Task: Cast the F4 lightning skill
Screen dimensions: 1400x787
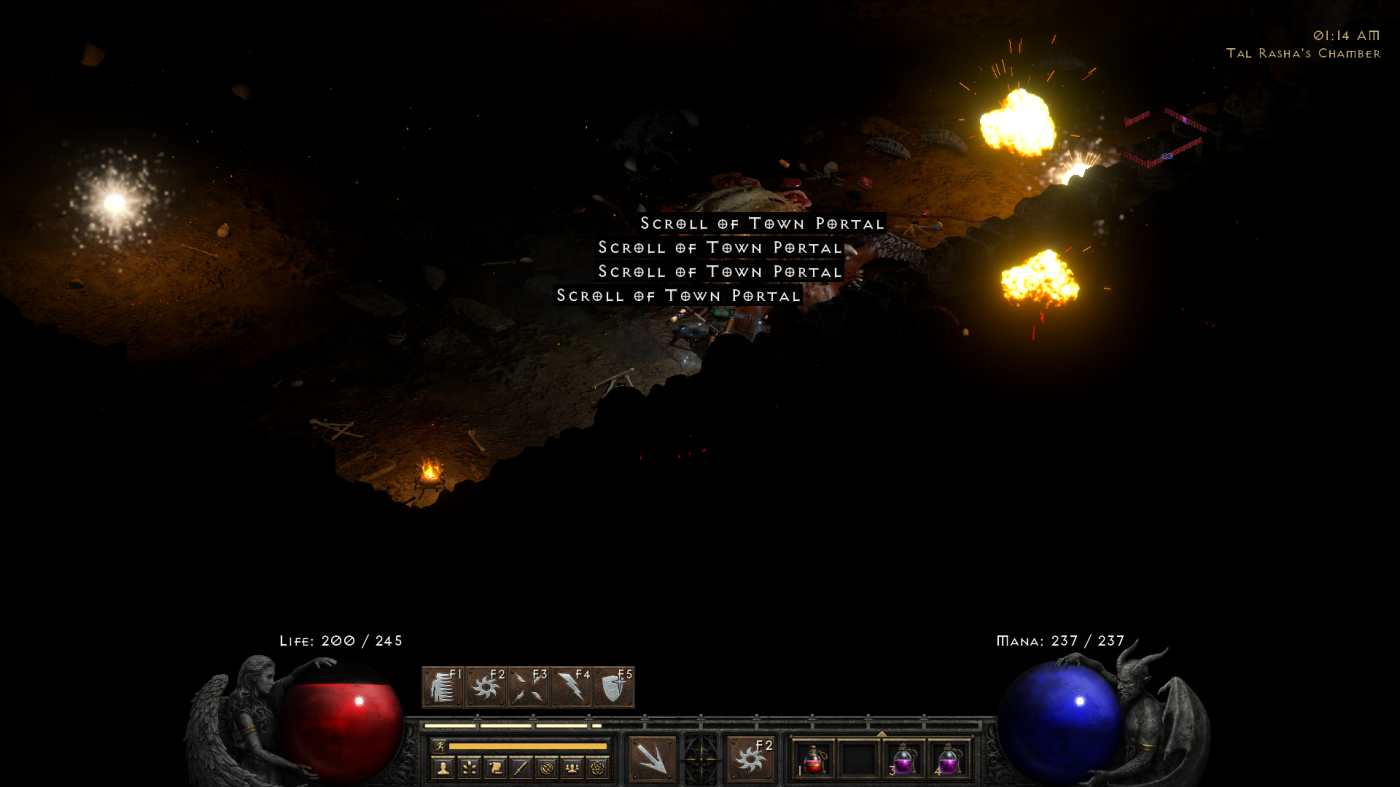Action: point(572,685)
